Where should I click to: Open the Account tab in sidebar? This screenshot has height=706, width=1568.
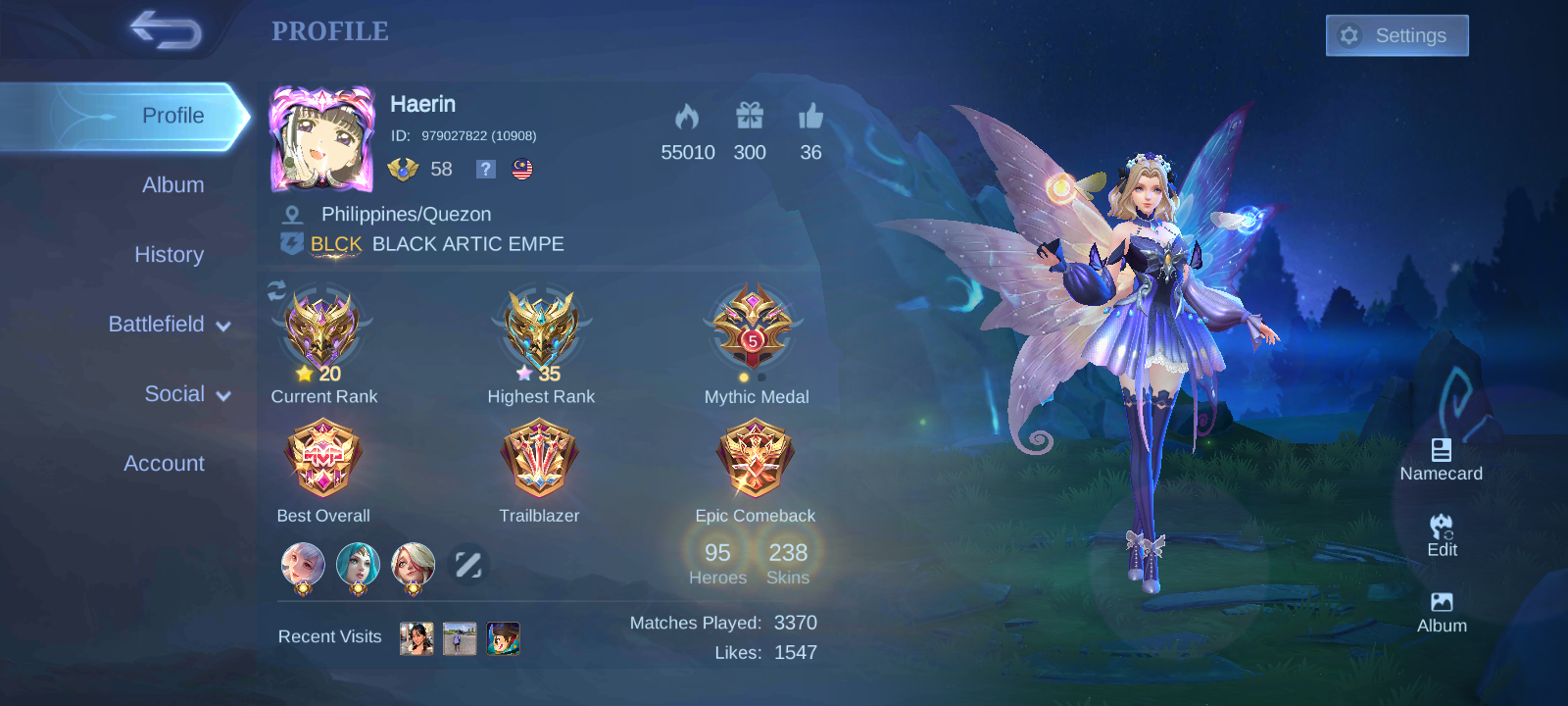pyautogui.click(x=164, y=463)
